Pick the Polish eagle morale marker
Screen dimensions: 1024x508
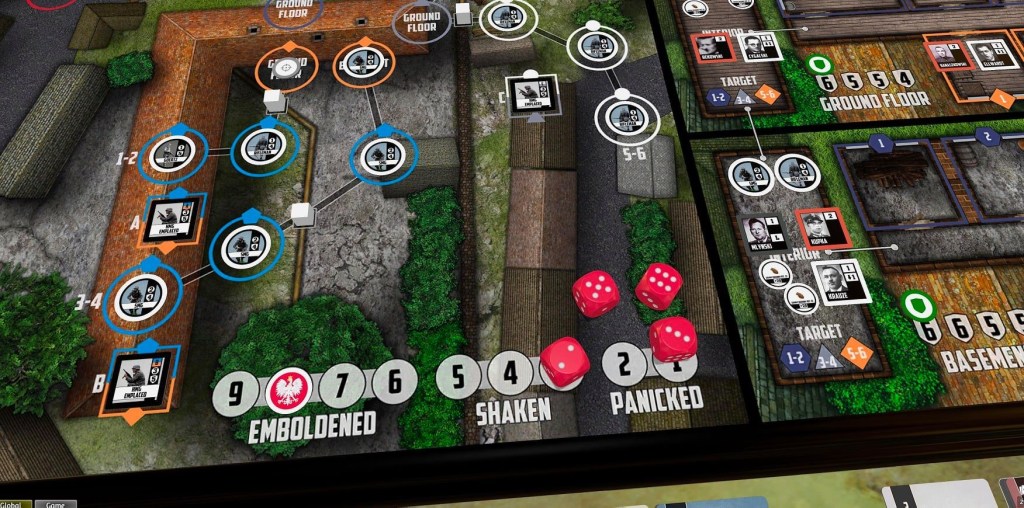point(291,389)
